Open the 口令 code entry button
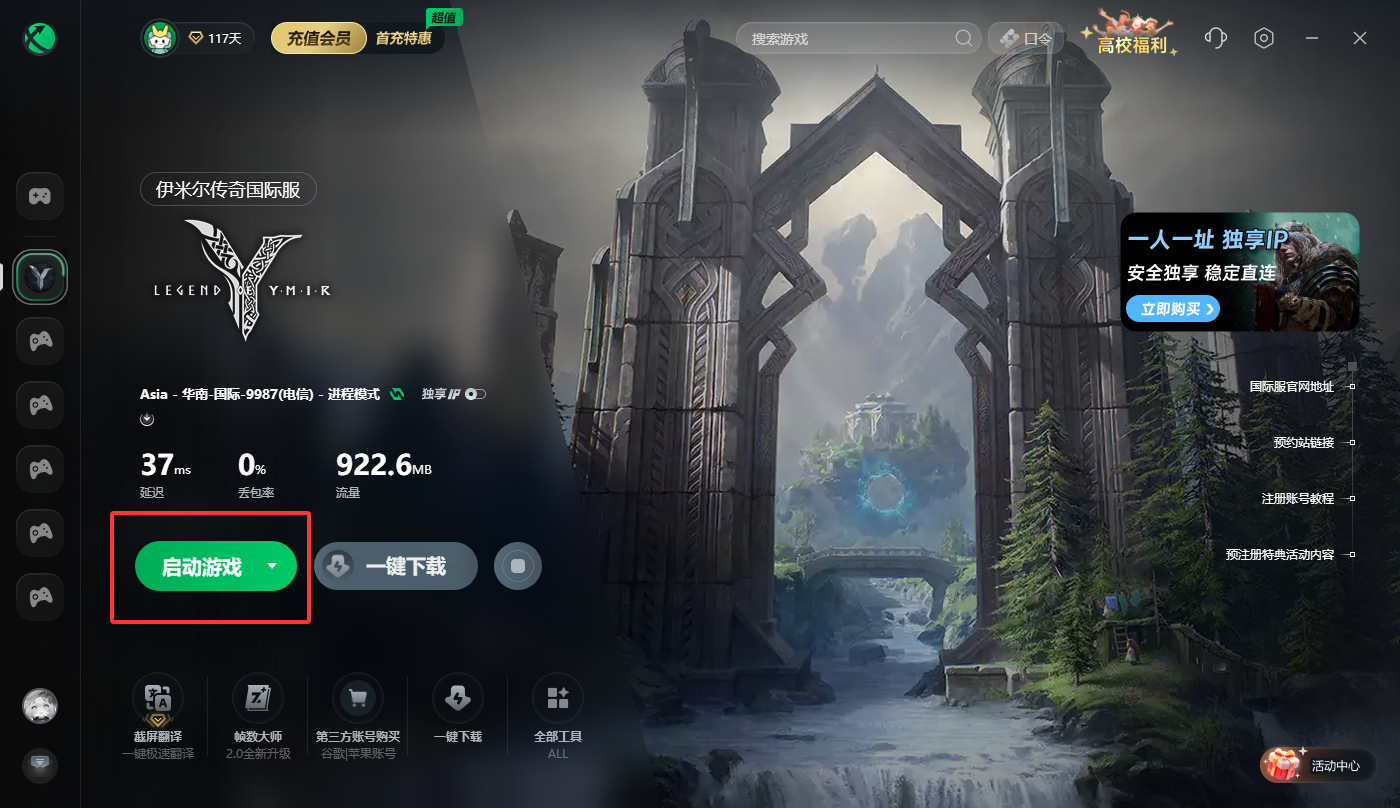The image size is (1400, 808). click(1026, 39)
